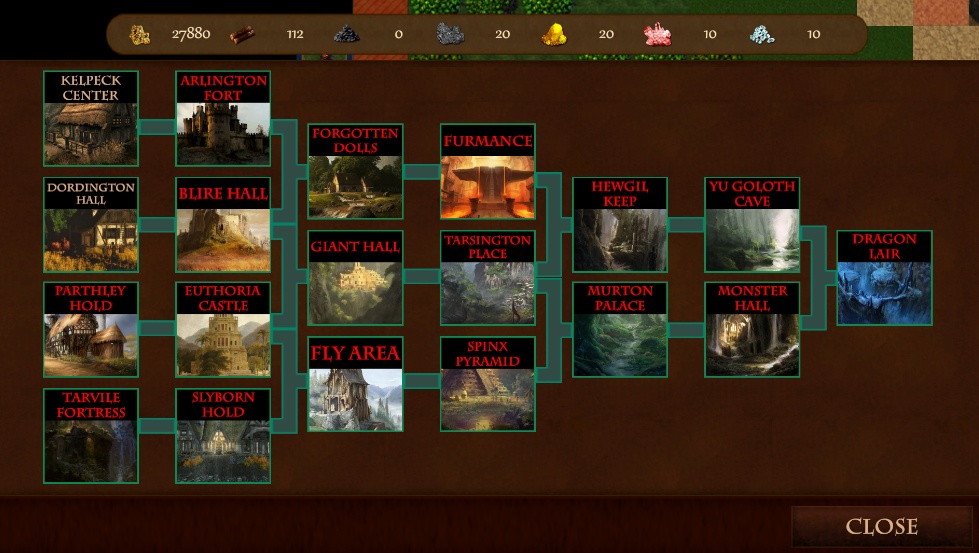Click the Spinx Pyramid building

(x=487, y=384)
